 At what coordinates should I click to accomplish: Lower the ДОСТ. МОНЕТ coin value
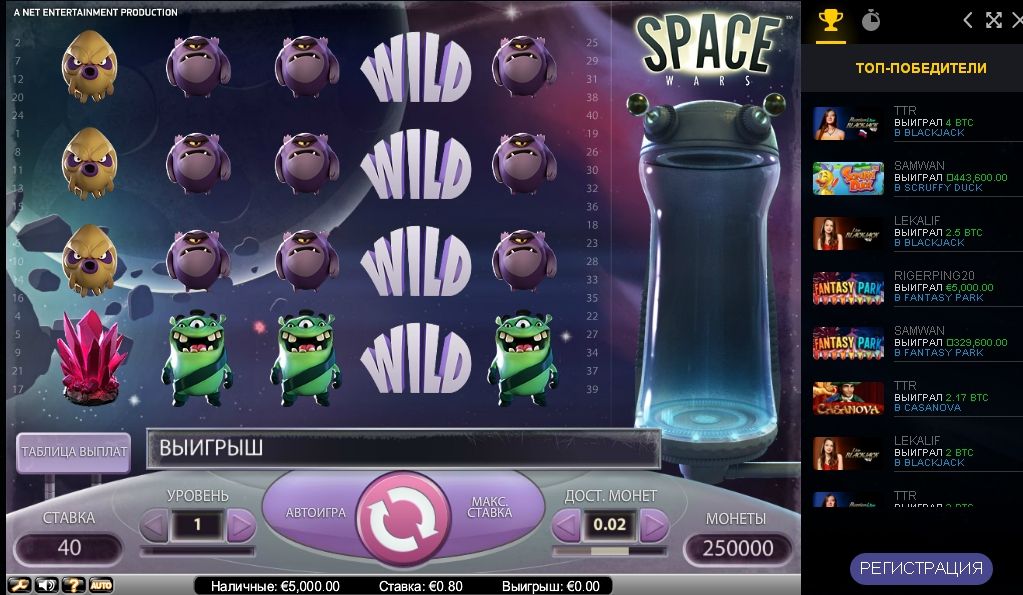[567, 524]
